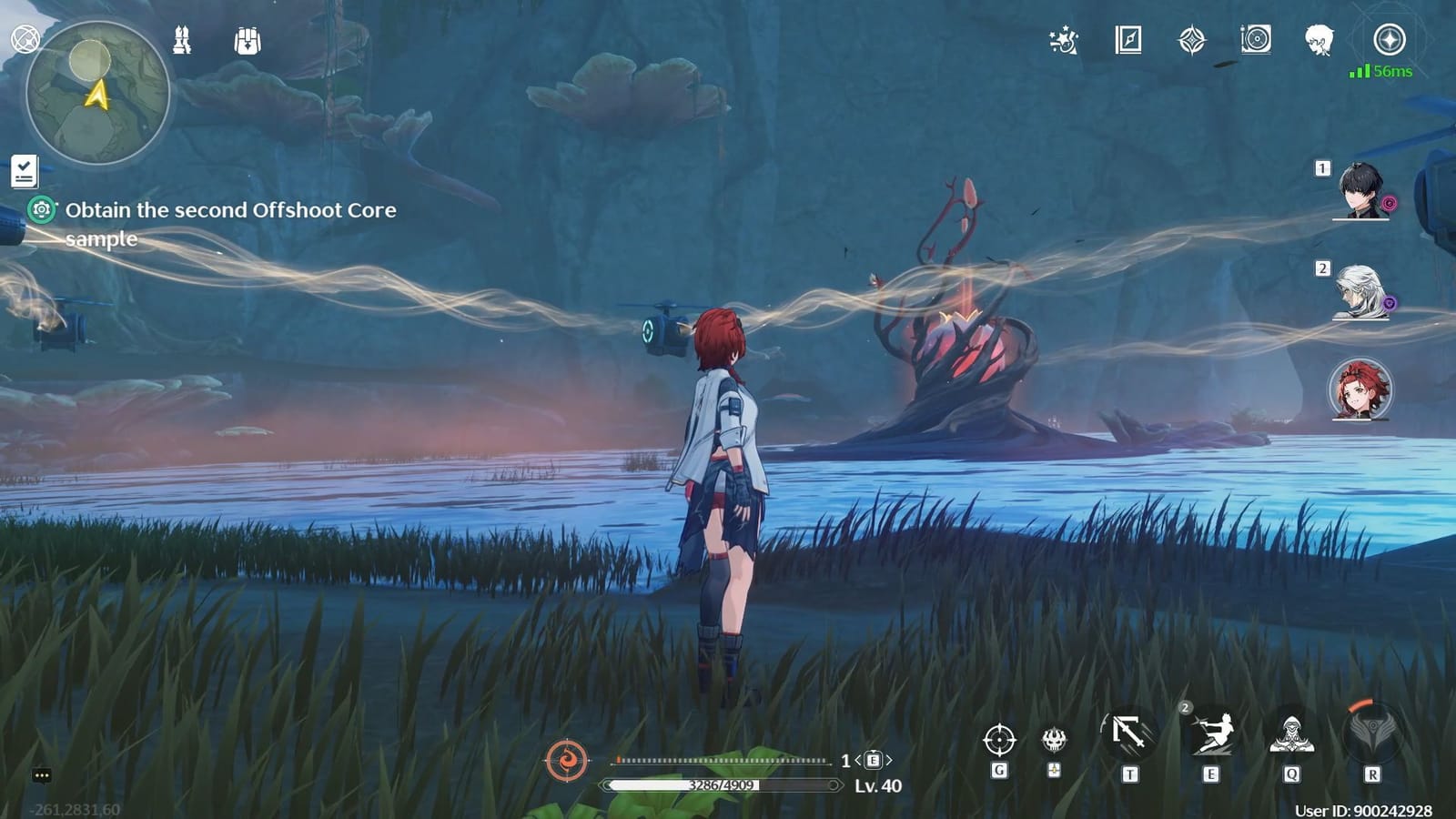Open the Events activity panel

point(1065,40)
